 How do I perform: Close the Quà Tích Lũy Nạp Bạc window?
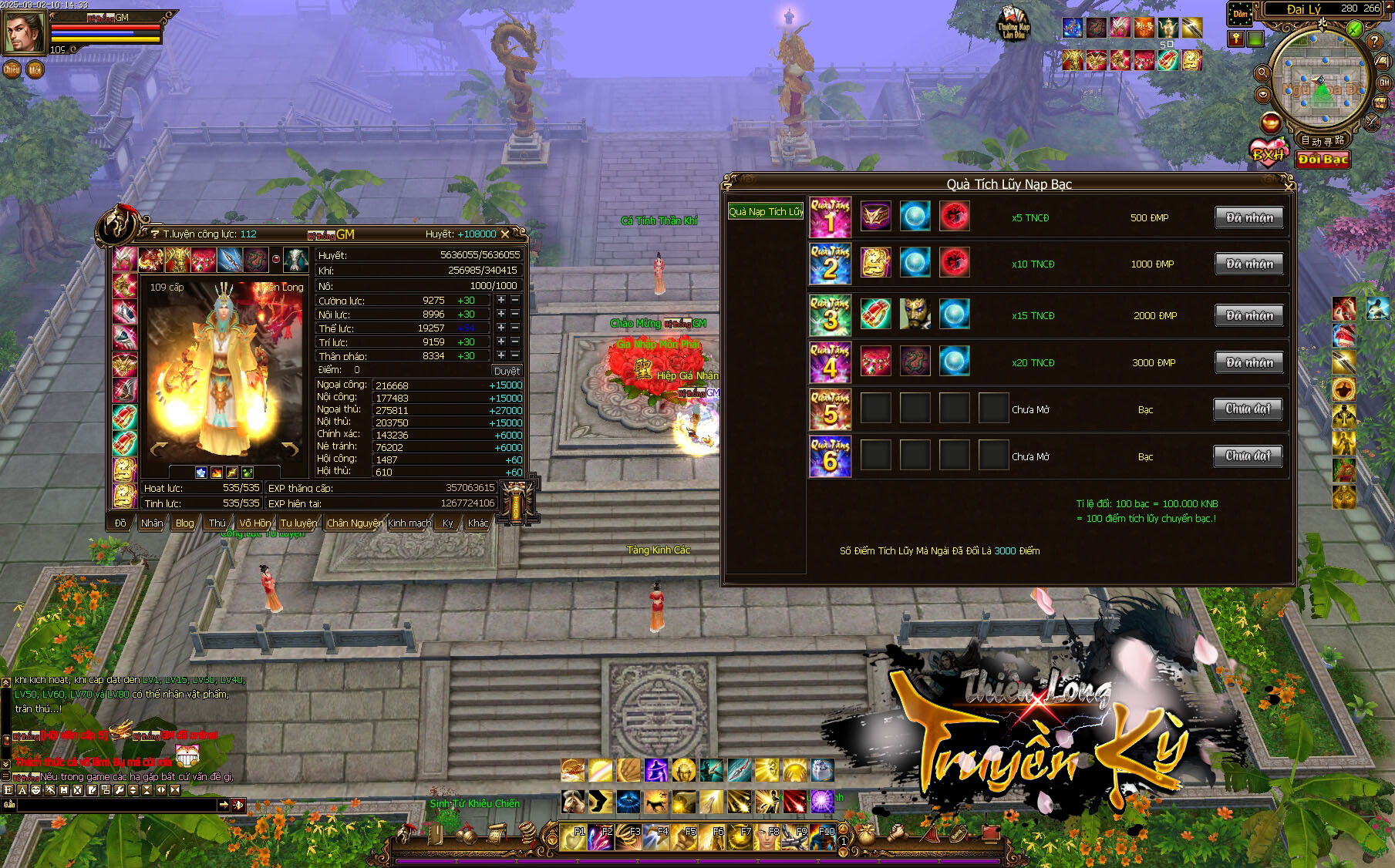[x=1288, y=185]
